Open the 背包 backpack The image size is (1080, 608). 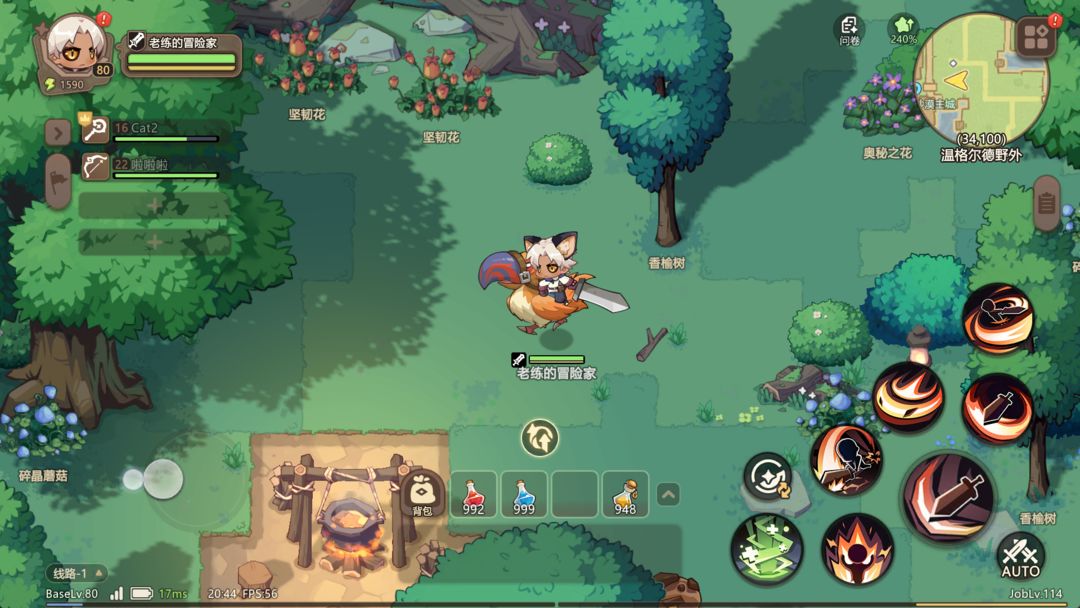pyautogui.click(x=422, y=494)
